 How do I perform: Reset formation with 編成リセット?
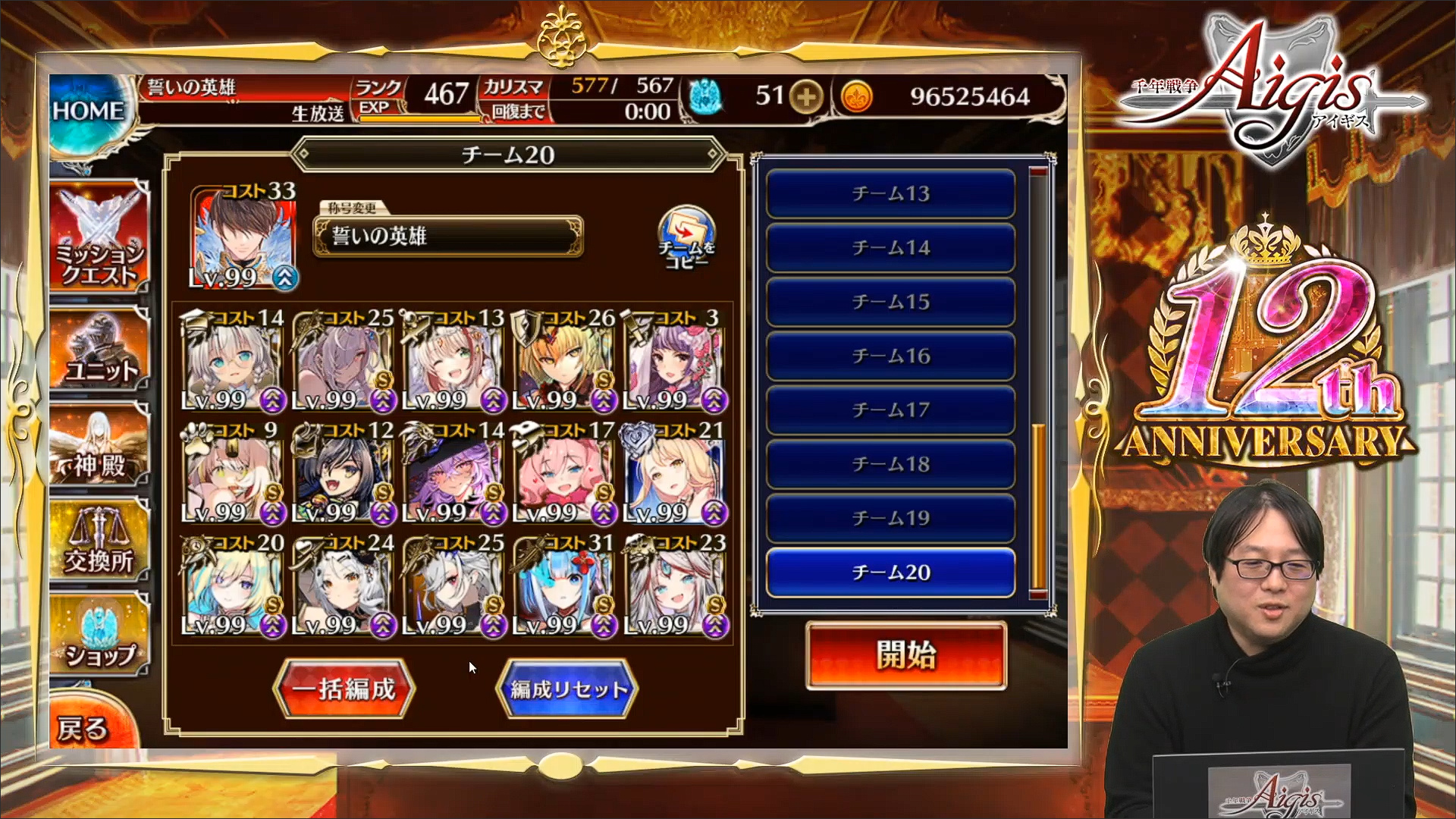[x=567, y=689]
